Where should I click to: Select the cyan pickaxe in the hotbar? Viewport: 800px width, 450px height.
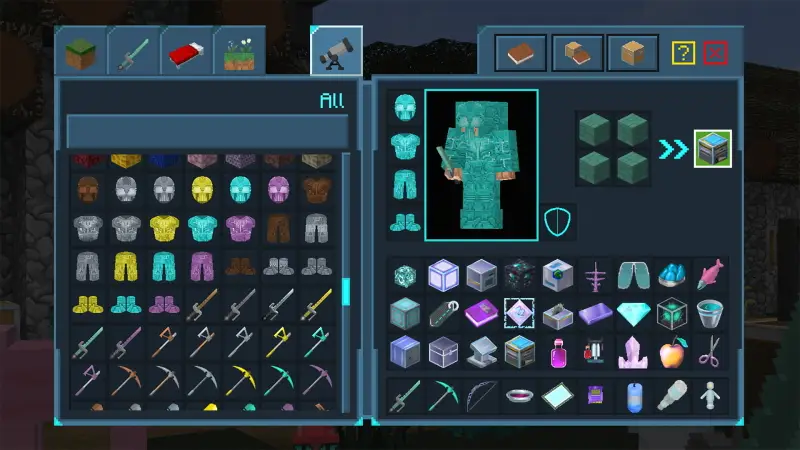(443, 396)
